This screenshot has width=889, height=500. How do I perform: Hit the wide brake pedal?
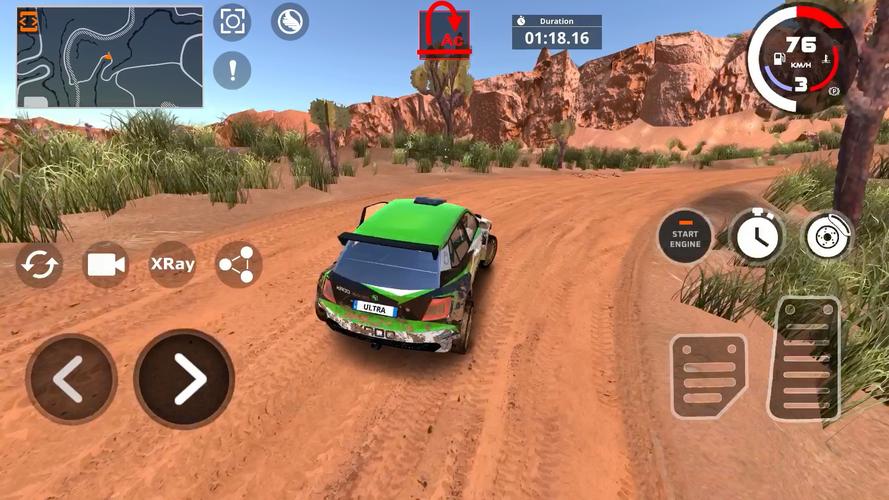[709, 375]
